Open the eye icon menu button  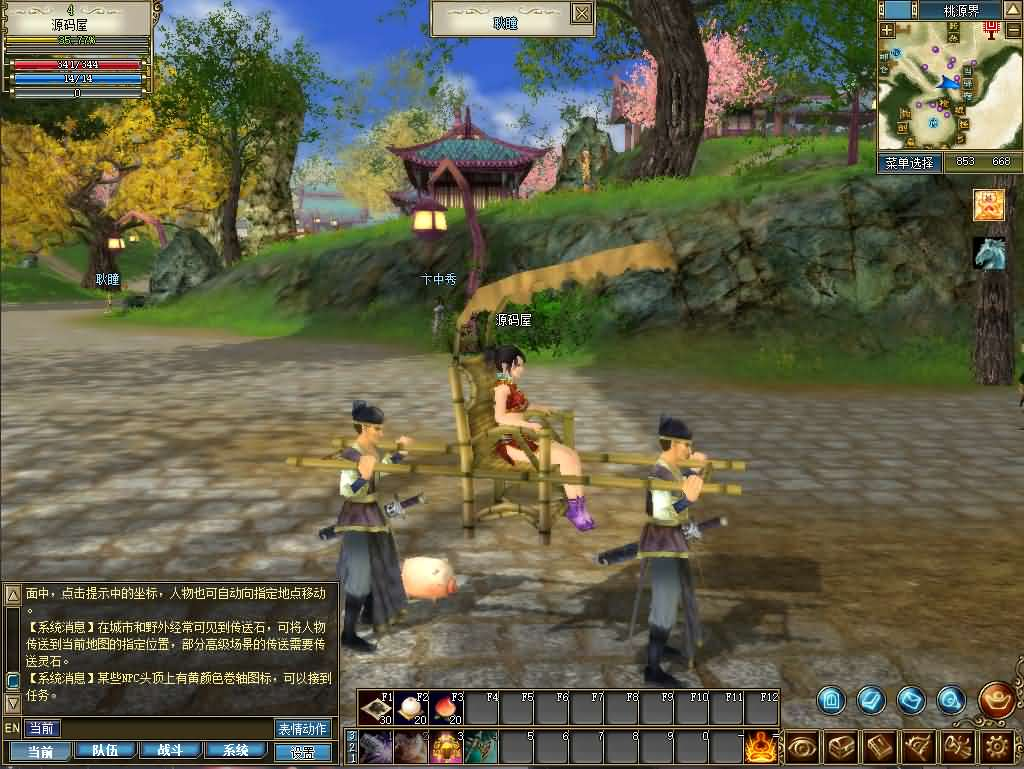click(802, 747)
